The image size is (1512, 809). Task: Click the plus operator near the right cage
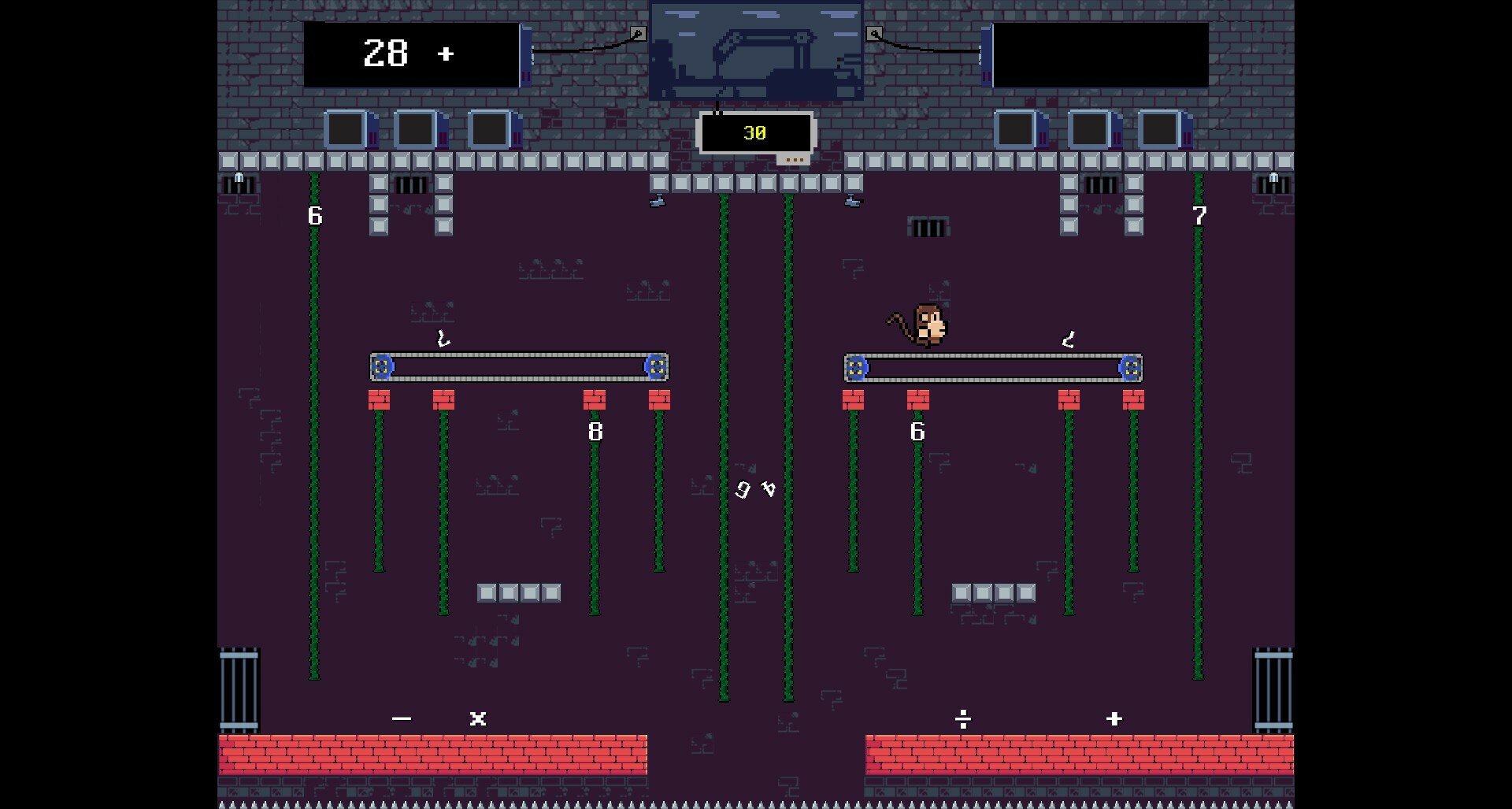[x=1114, y=718]
